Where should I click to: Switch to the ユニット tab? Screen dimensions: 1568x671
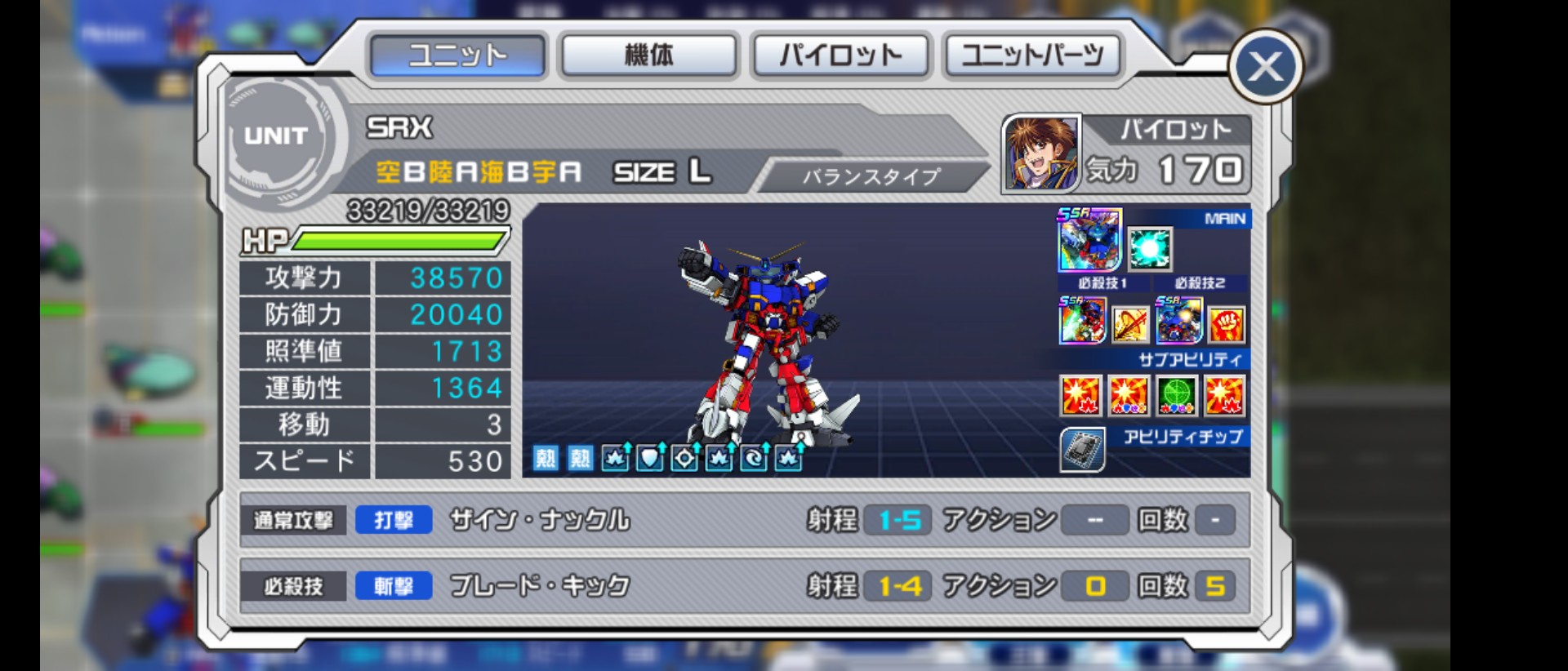click(457, 56)
